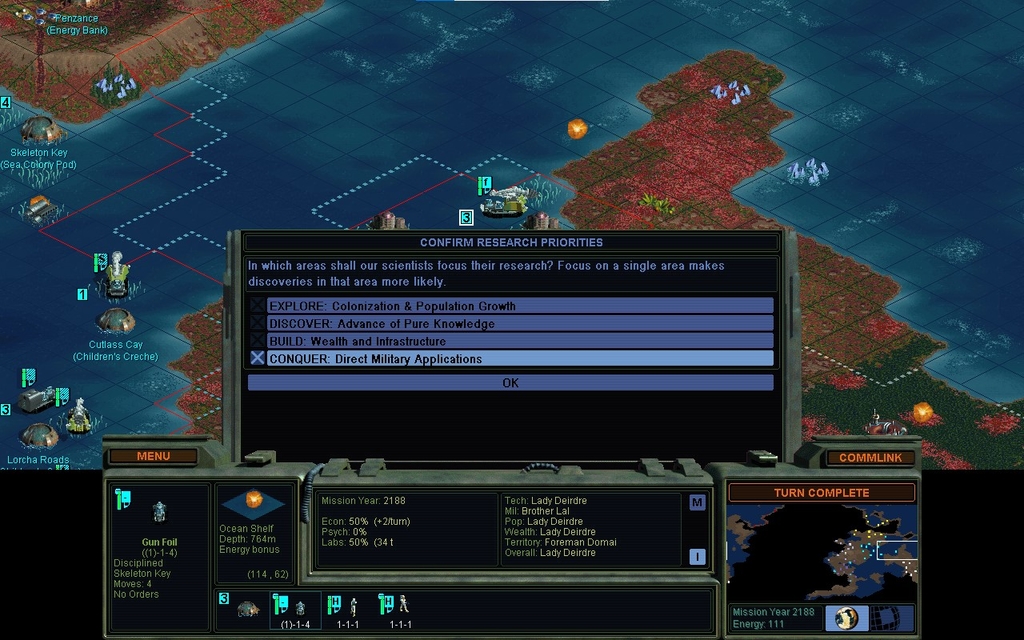Click the TURN COMPLETE button
1024x640 pixels.
pos(821,493)
